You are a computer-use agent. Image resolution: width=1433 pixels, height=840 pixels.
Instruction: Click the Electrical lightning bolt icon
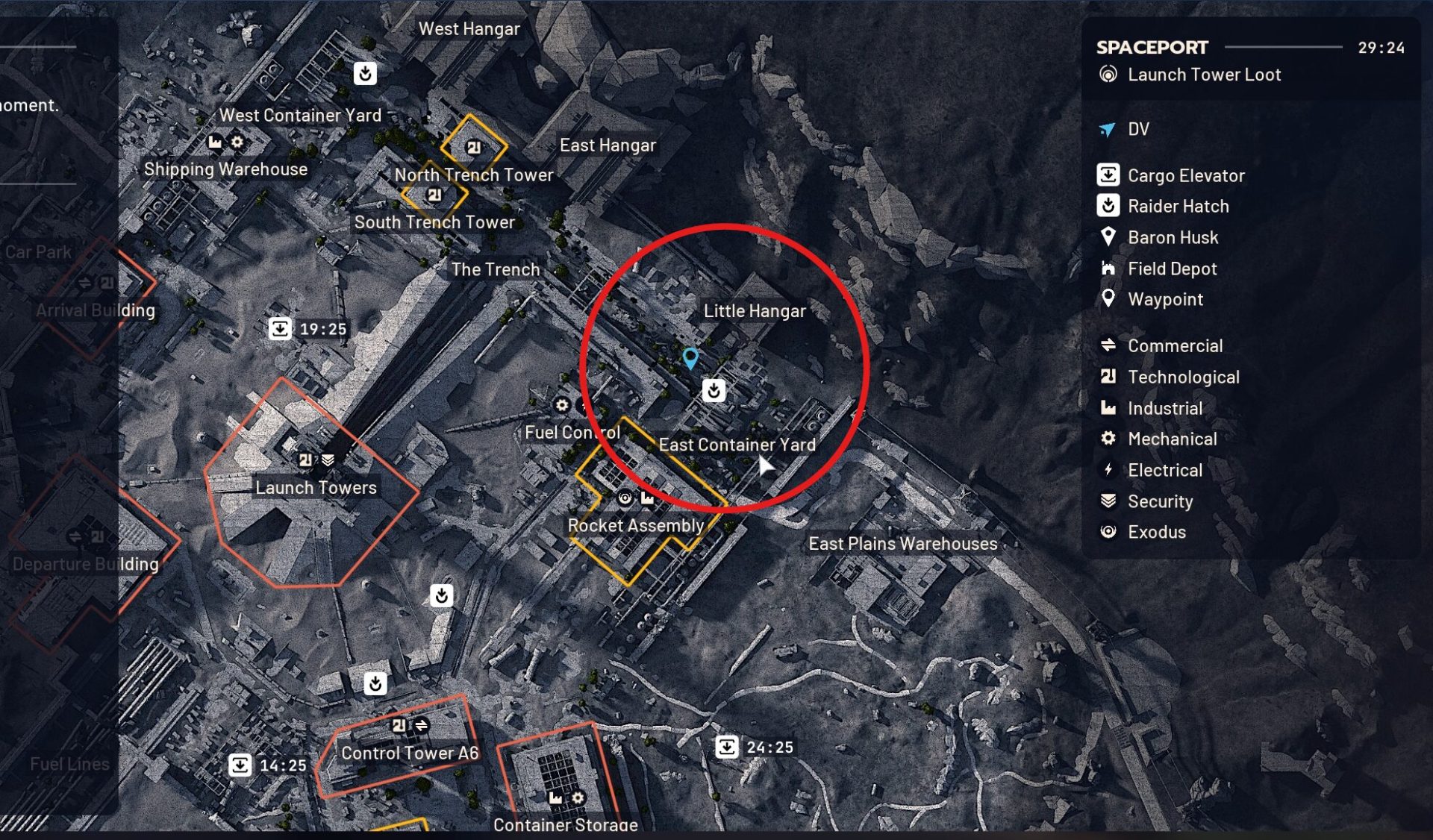(x=1110, y=470)
